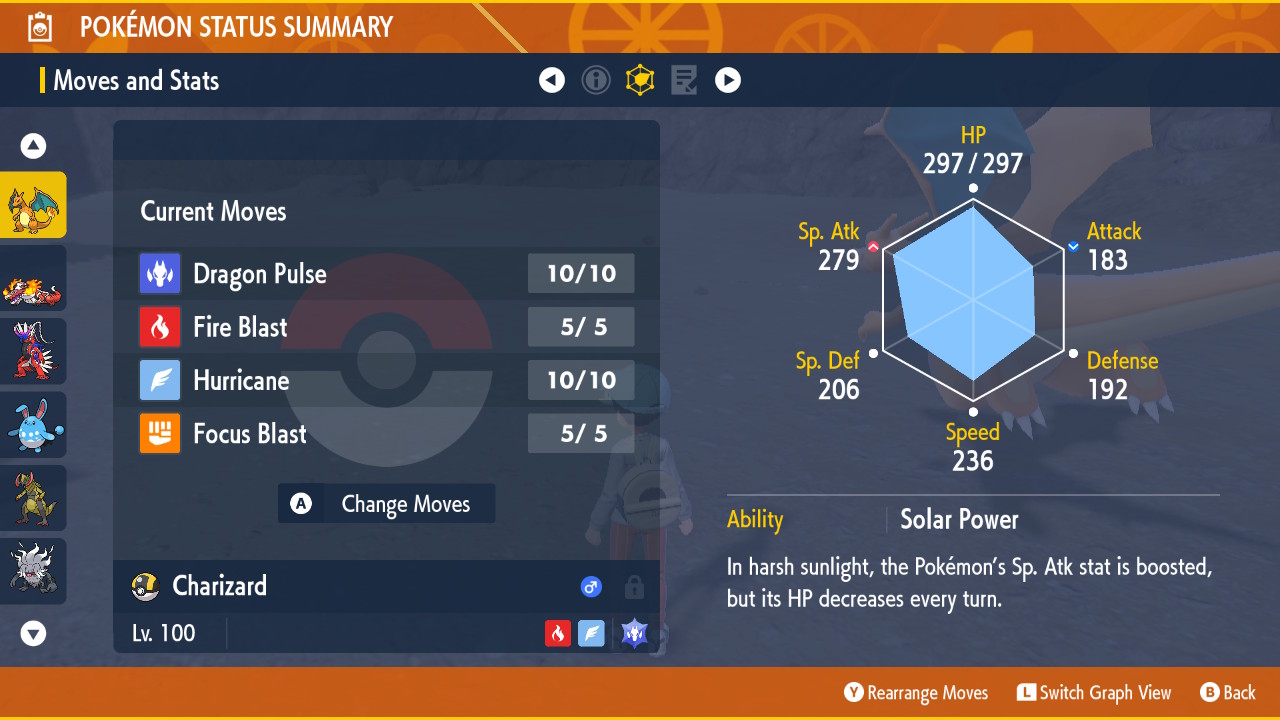Click the lock icon beside gender symbol
This screenshot has height=720, width=1280.
[x=634, y=587]
